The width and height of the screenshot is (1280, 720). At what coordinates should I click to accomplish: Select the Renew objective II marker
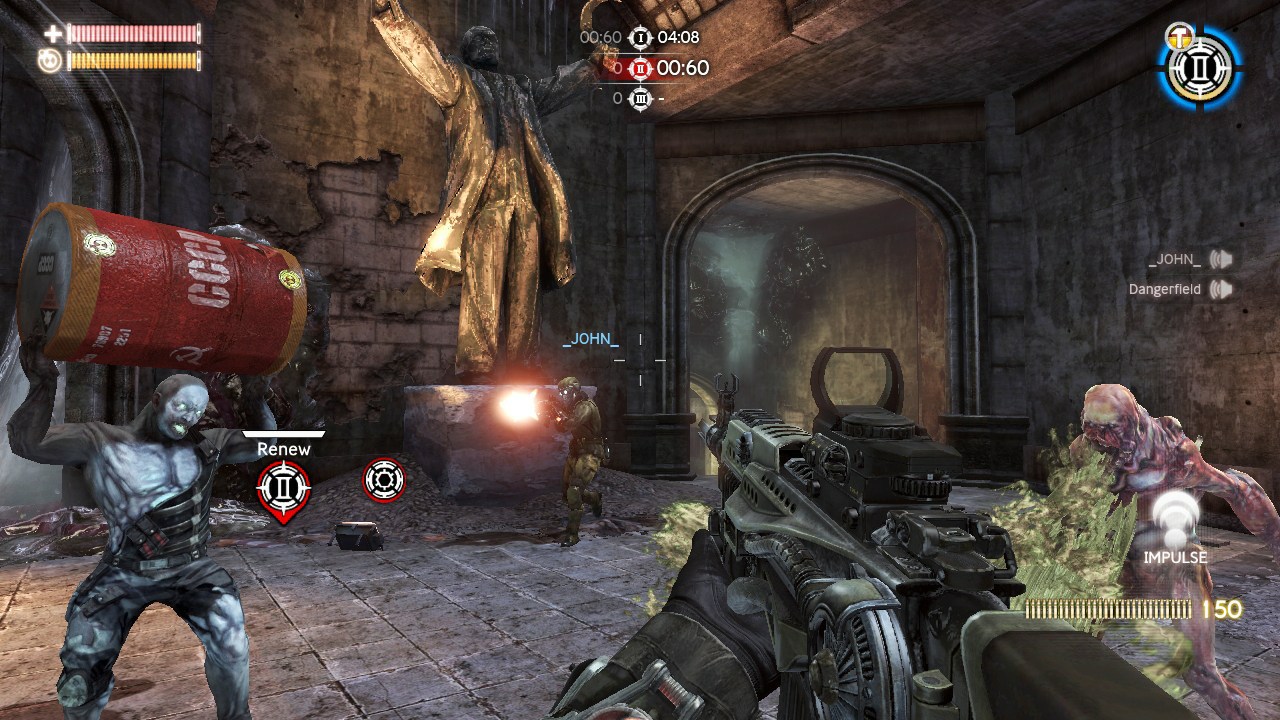pyautogui.click(x=284, y=487)
